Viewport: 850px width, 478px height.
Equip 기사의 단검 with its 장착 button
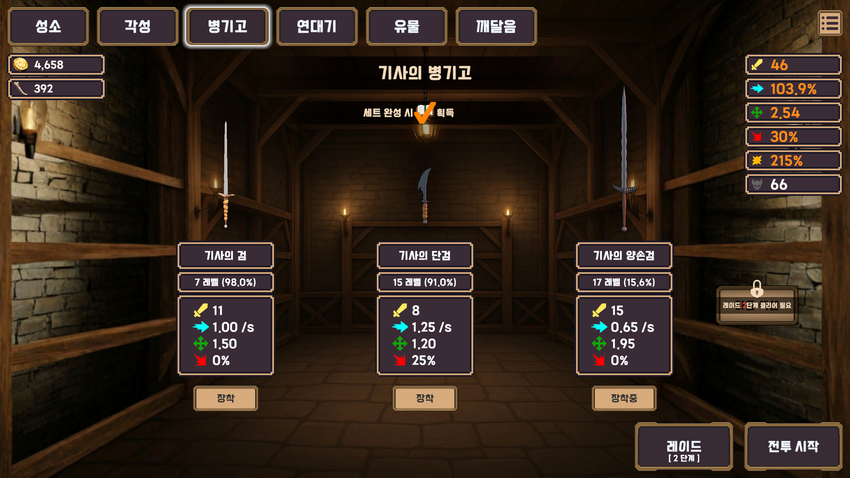point(425,398)
